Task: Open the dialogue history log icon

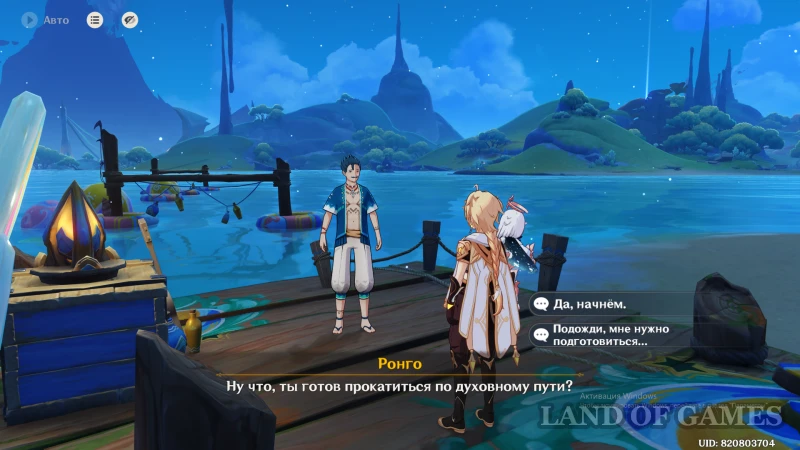Action: click(x=95, y=19)
